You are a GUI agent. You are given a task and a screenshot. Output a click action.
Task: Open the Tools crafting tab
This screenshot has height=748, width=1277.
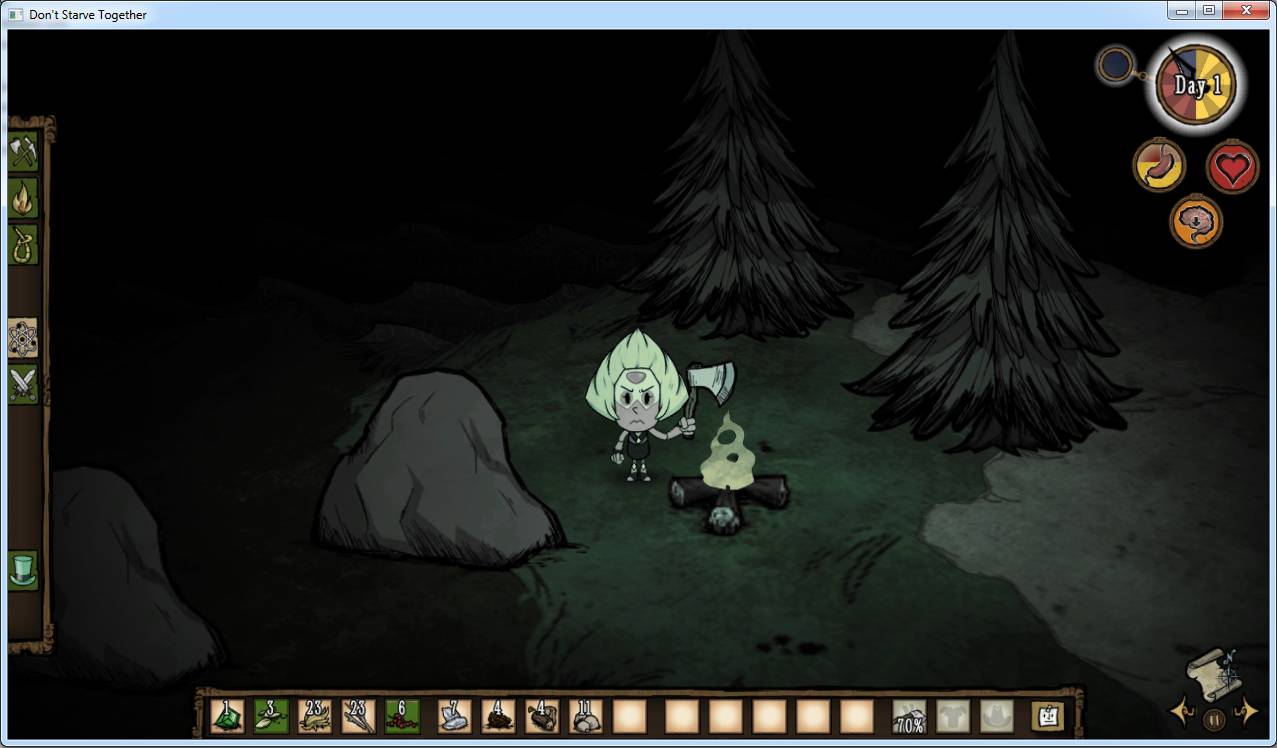point(22,152)
